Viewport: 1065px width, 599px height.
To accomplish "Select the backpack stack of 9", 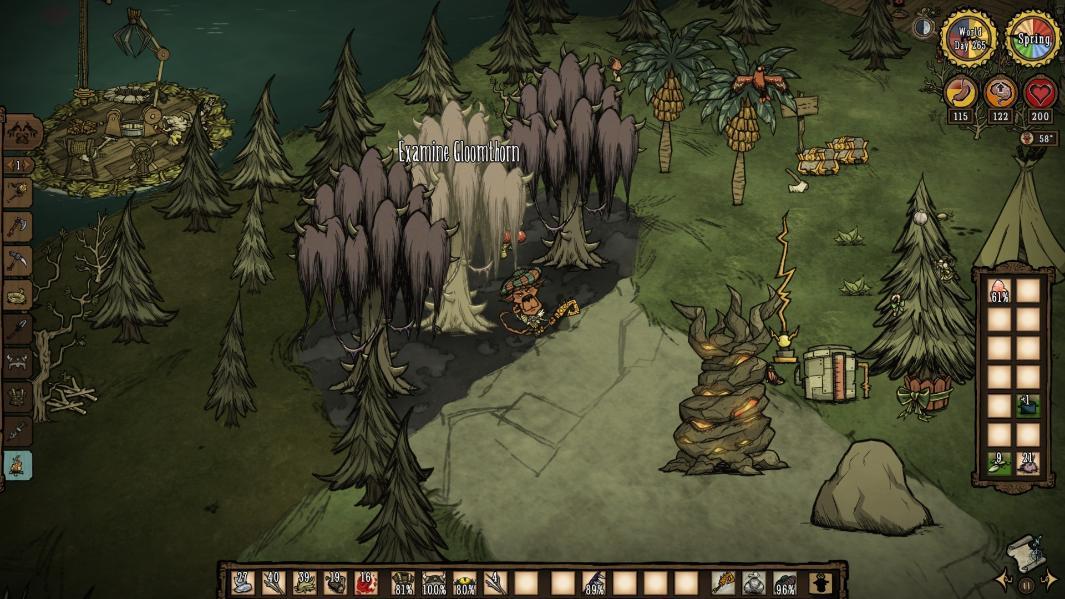I will click(x=999, y=462).
